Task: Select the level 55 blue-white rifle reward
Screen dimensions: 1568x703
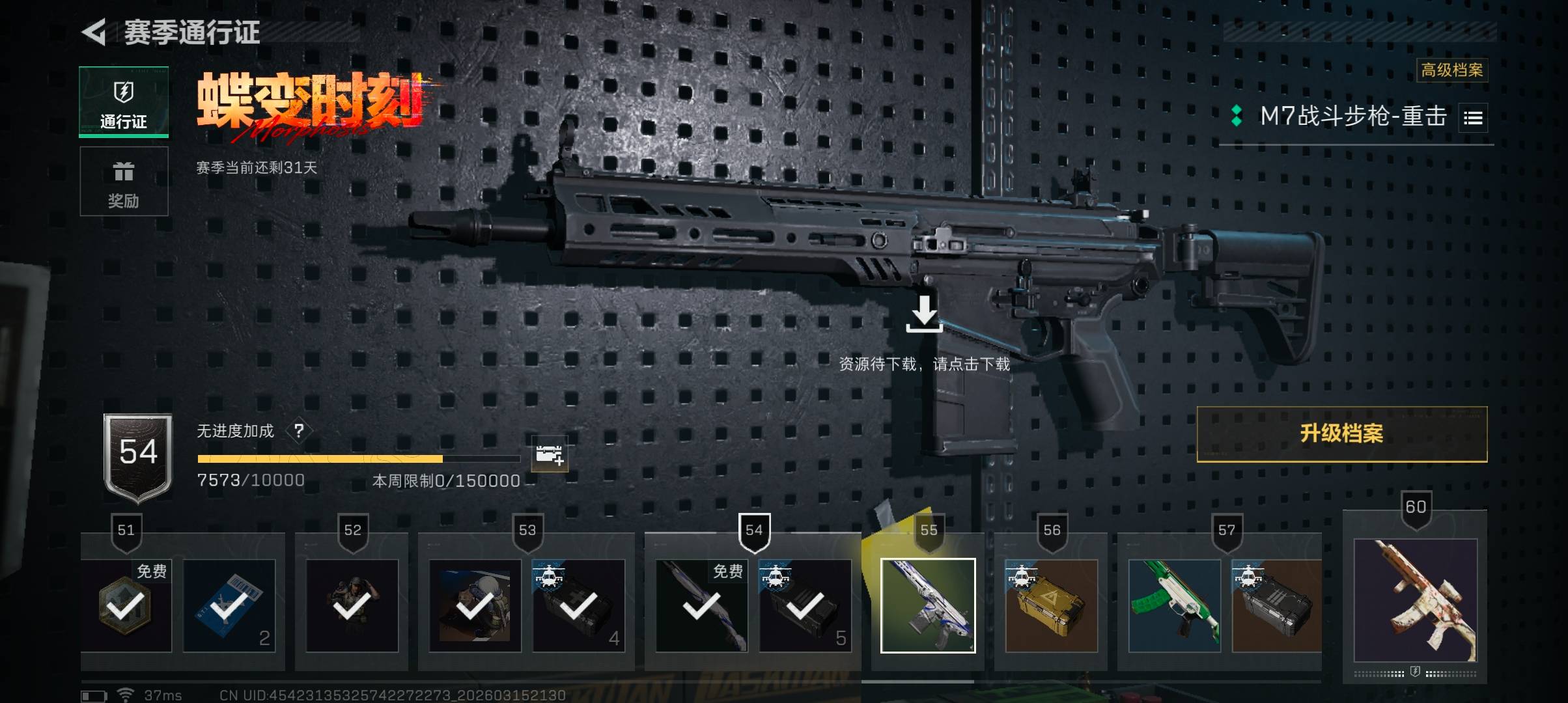Action: tap(928, 605)
